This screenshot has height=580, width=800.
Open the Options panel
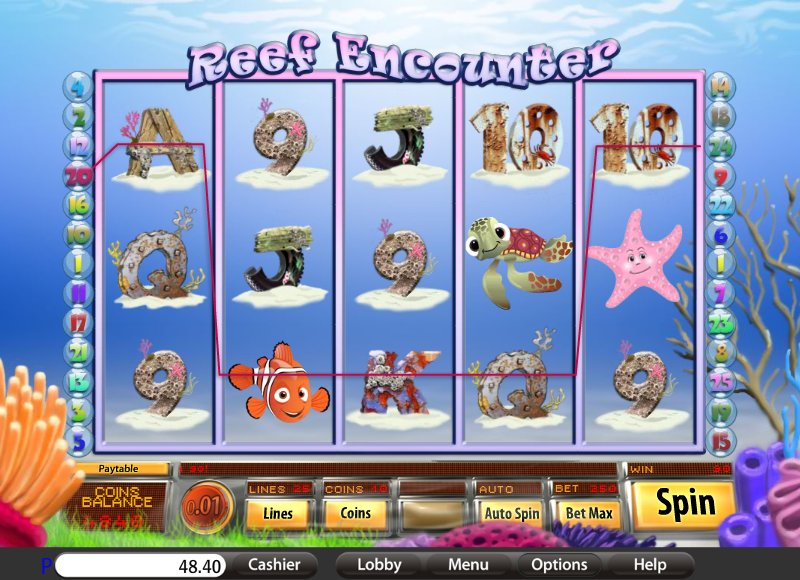point(558,565)
